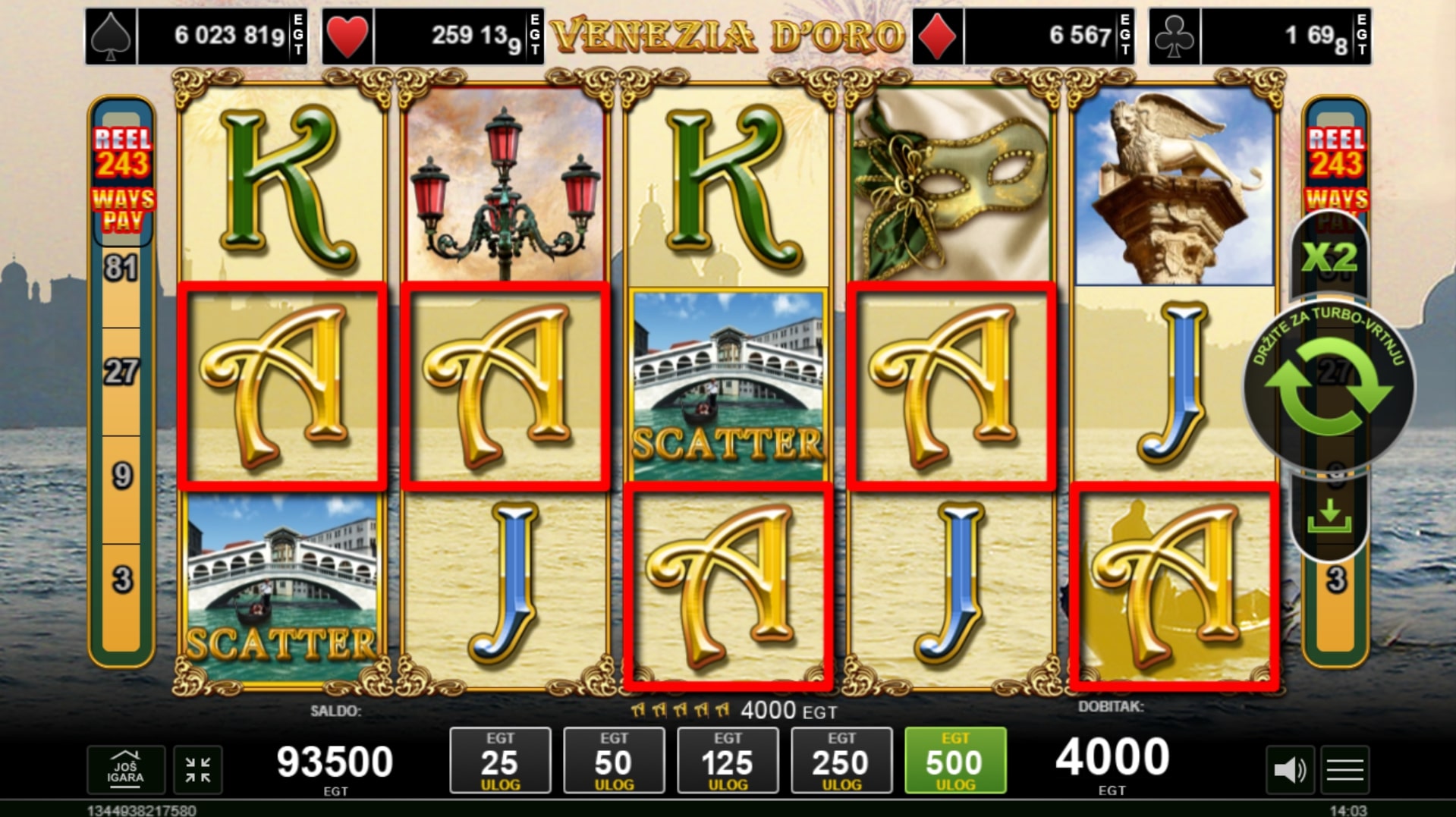Viewport: 1456px width, 817px height.
Task: Toggle fullscreen with the arrows icon
Action: 198,769
